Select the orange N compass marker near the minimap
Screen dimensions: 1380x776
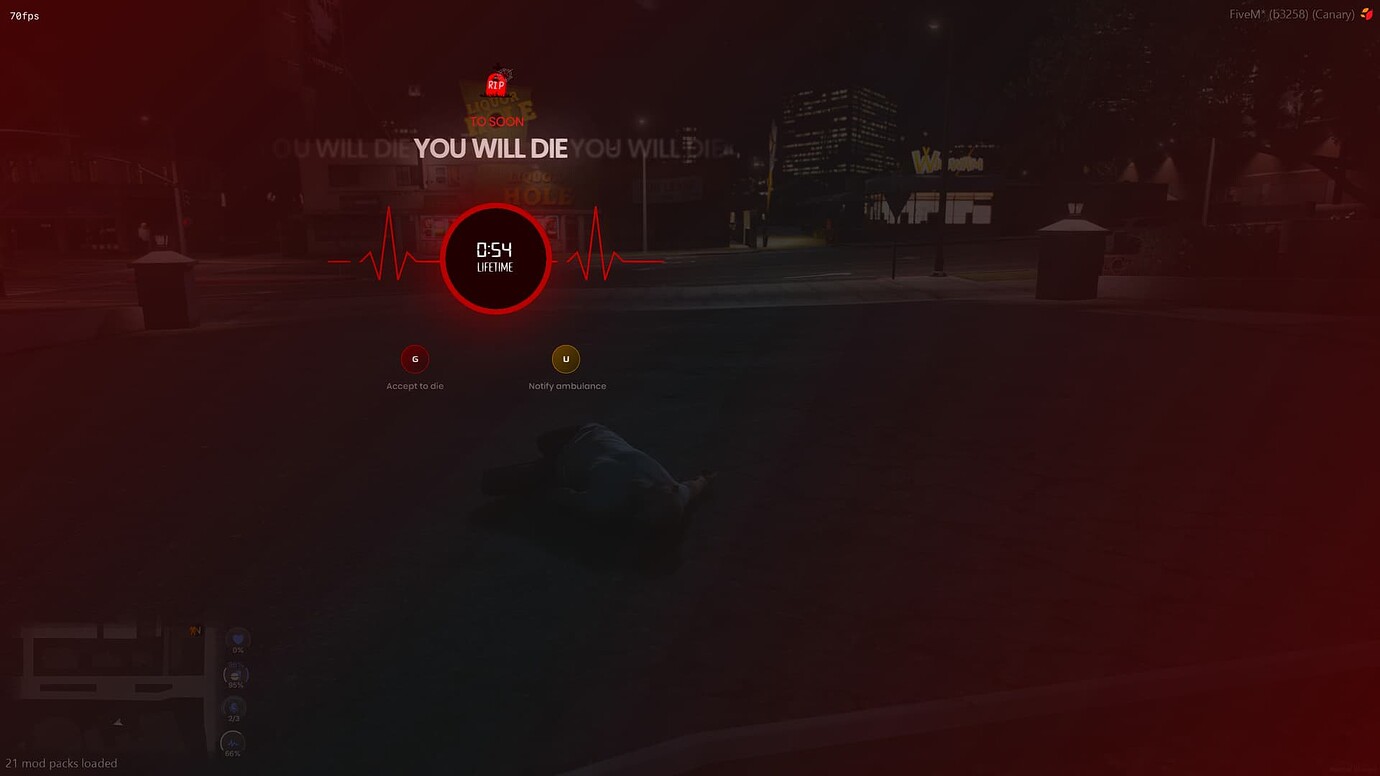pos(195,629)
